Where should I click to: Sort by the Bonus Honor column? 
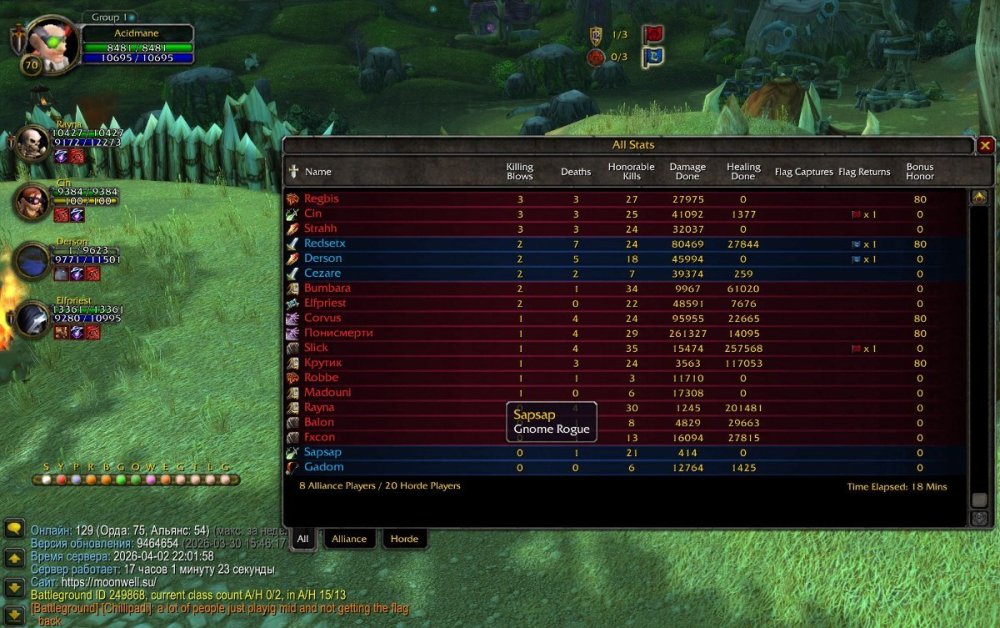pyautogui.click(x=920, y=172)
